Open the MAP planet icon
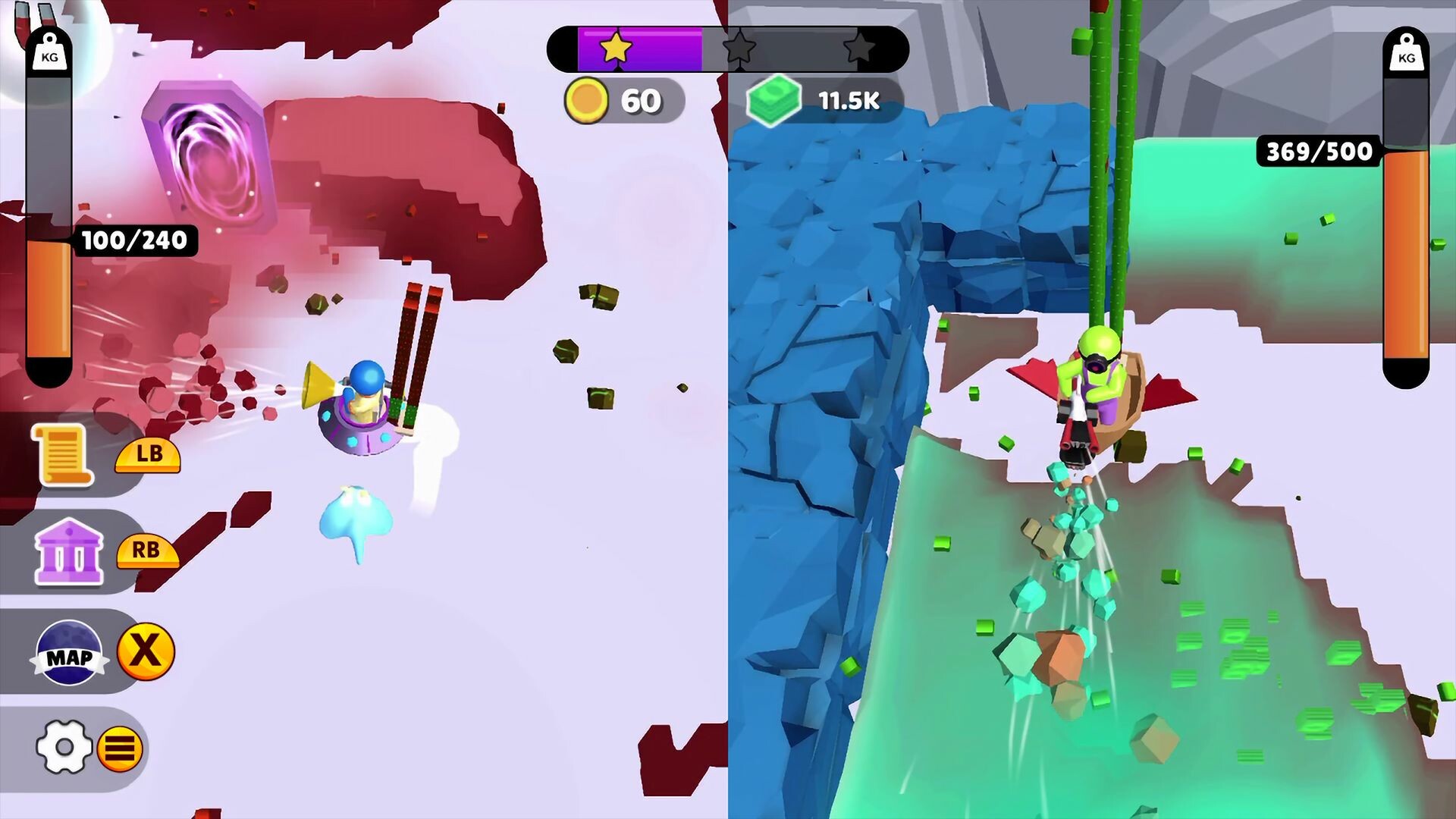The image size is (1456, 819). click(70, 654)
